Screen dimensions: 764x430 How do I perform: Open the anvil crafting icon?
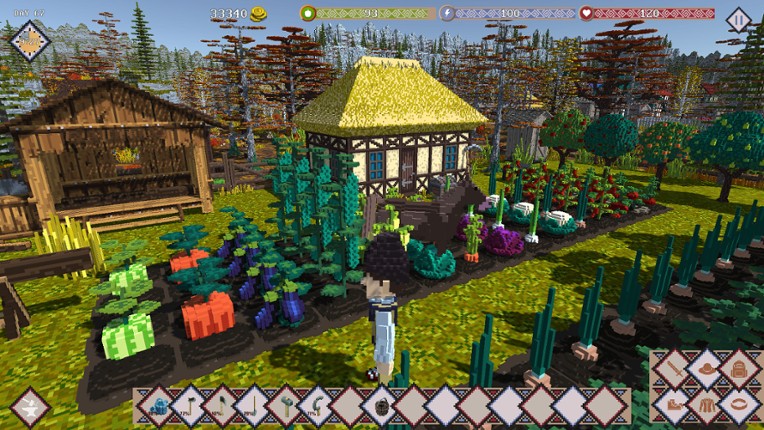point(30,407)
